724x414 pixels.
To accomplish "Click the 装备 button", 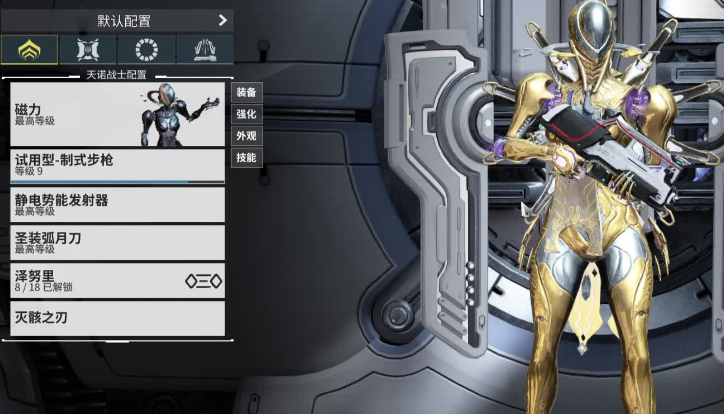I will pos(246,92).
